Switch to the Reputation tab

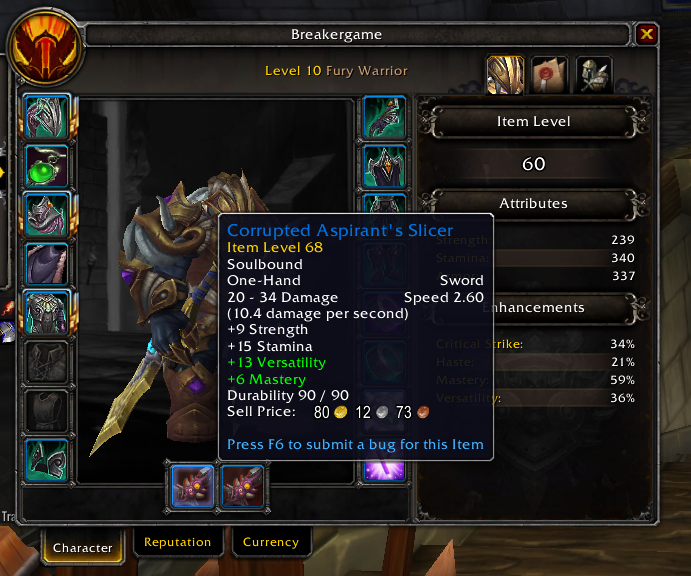click(x=177, y=542)
